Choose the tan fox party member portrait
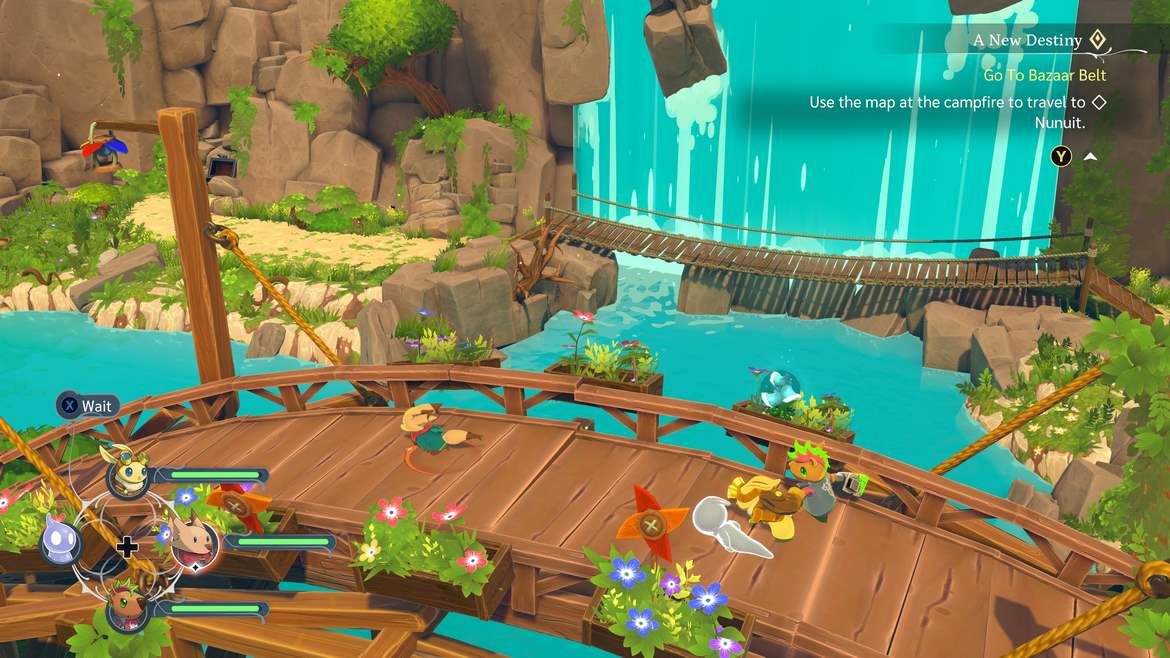Screen dimensions: 1170x658 click(x=194, y=543)
